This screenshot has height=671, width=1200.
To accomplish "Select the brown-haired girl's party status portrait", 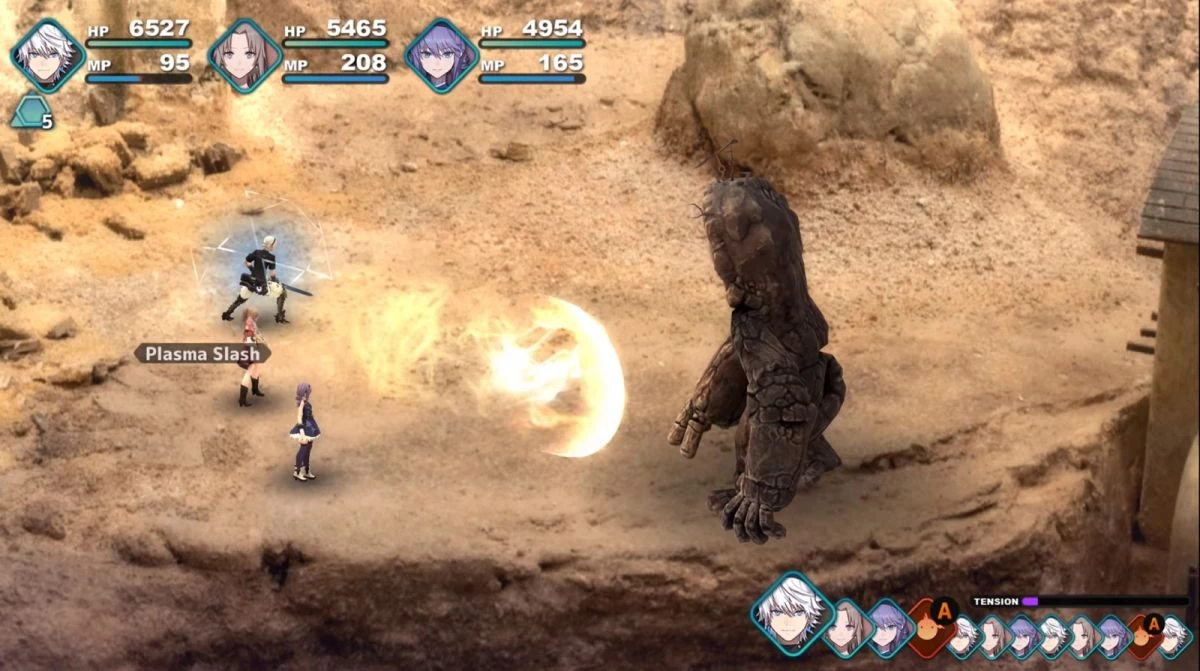I will (244, 56).
